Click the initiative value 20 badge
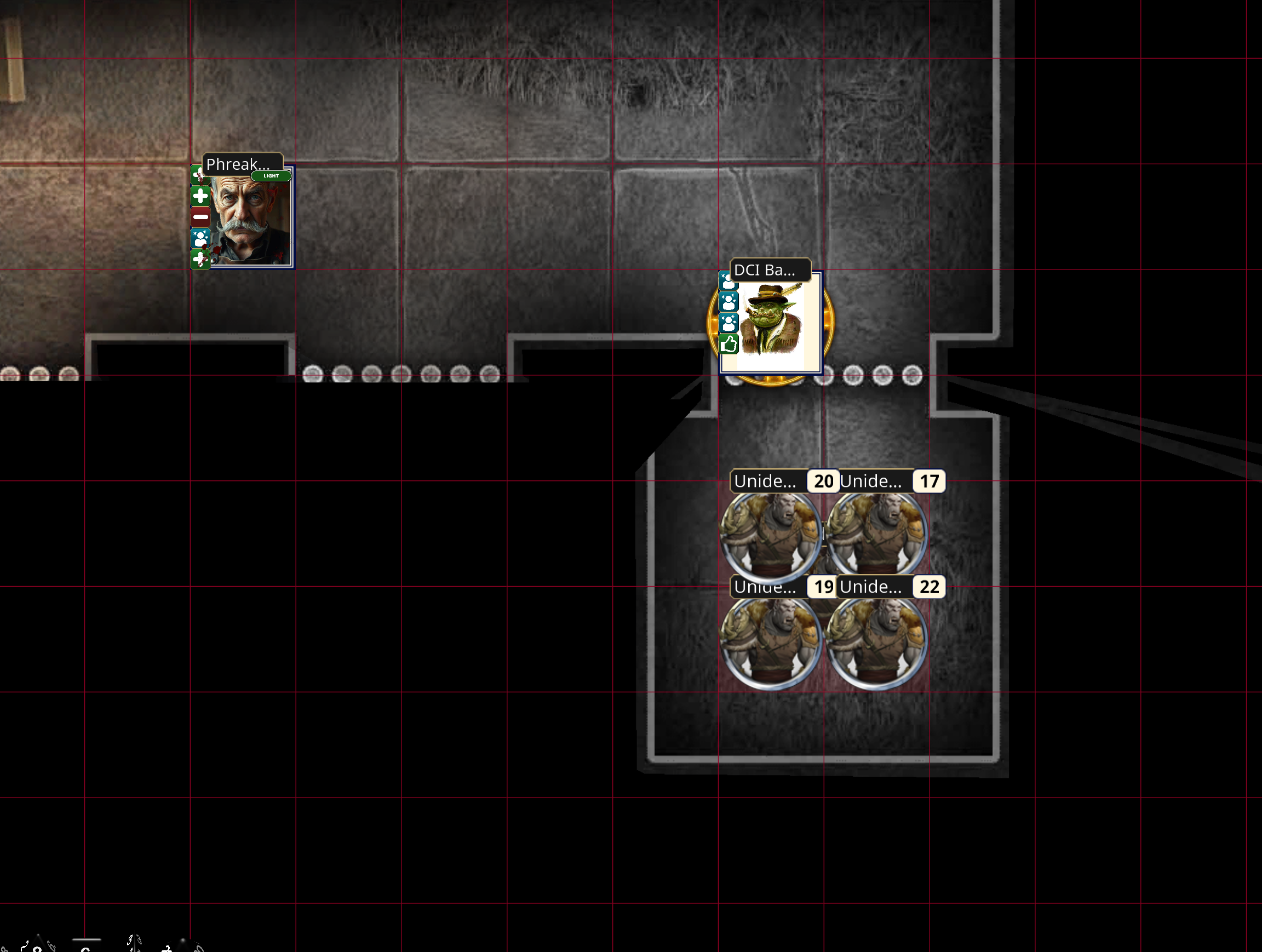The width and height of the screenshot is (1262, 952). tap(823, 481)
